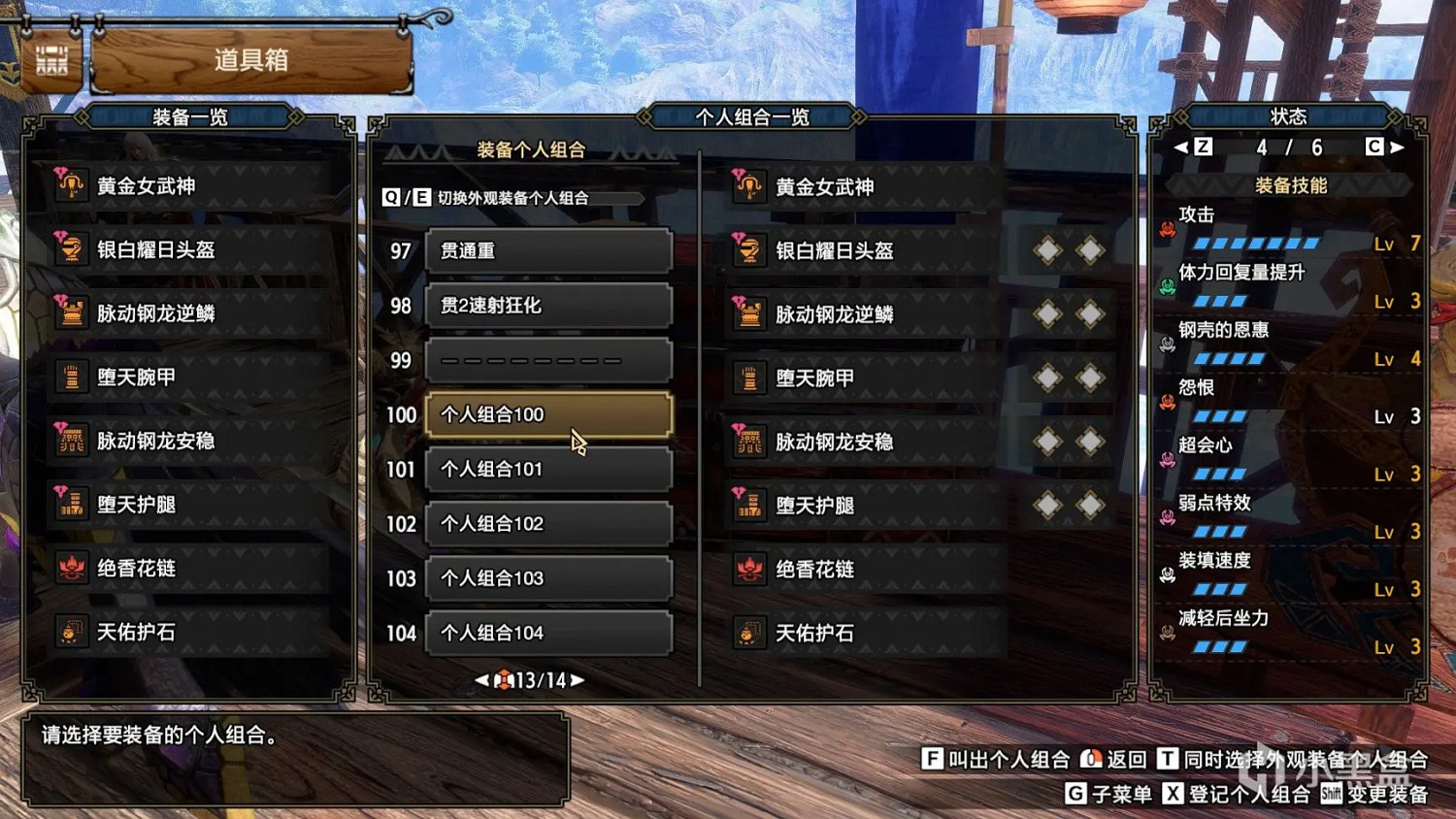Viewport: 1456px width, 819px height.
Task: Select the 黄金女武神 weapon icon
Action: [70, 185]
